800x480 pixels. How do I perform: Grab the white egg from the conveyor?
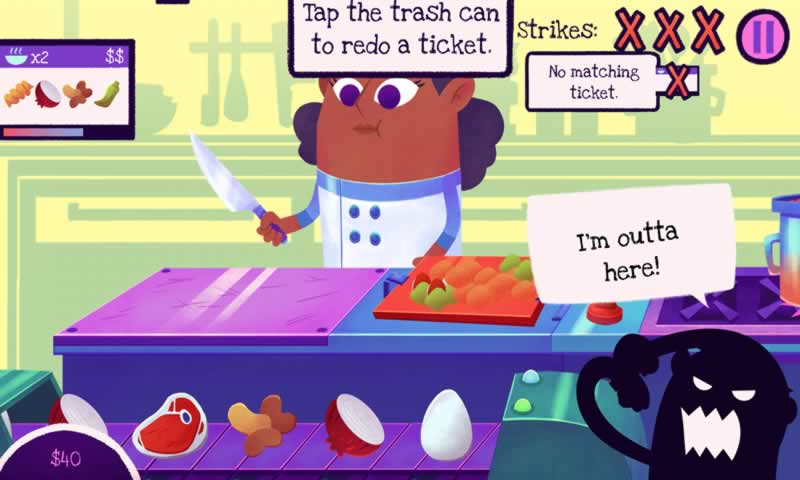(x=445, y=425)
